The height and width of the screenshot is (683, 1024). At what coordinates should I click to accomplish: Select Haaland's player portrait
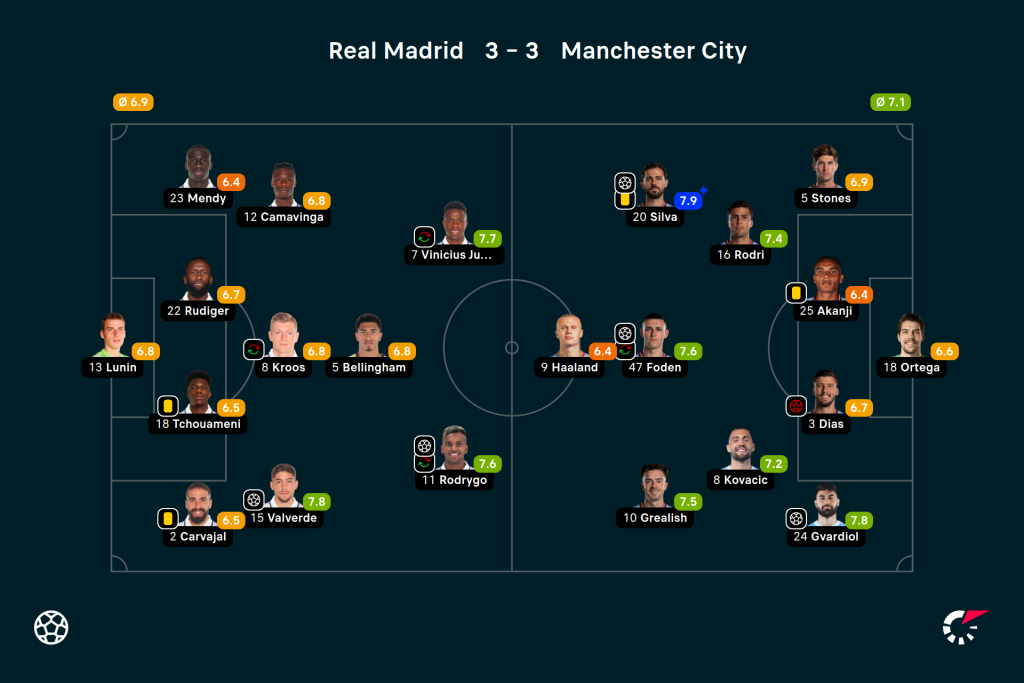coord(569,336)
